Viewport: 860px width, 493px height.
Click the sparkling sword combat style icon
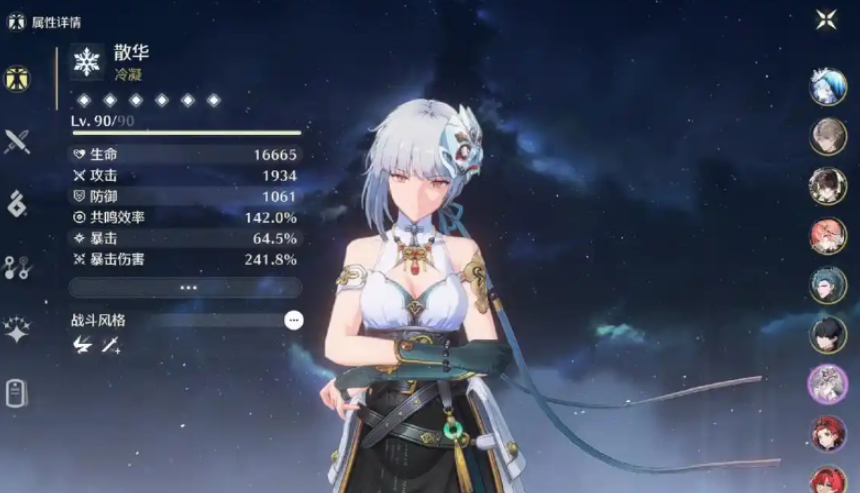pyautogui.click(x=111, y=345)
